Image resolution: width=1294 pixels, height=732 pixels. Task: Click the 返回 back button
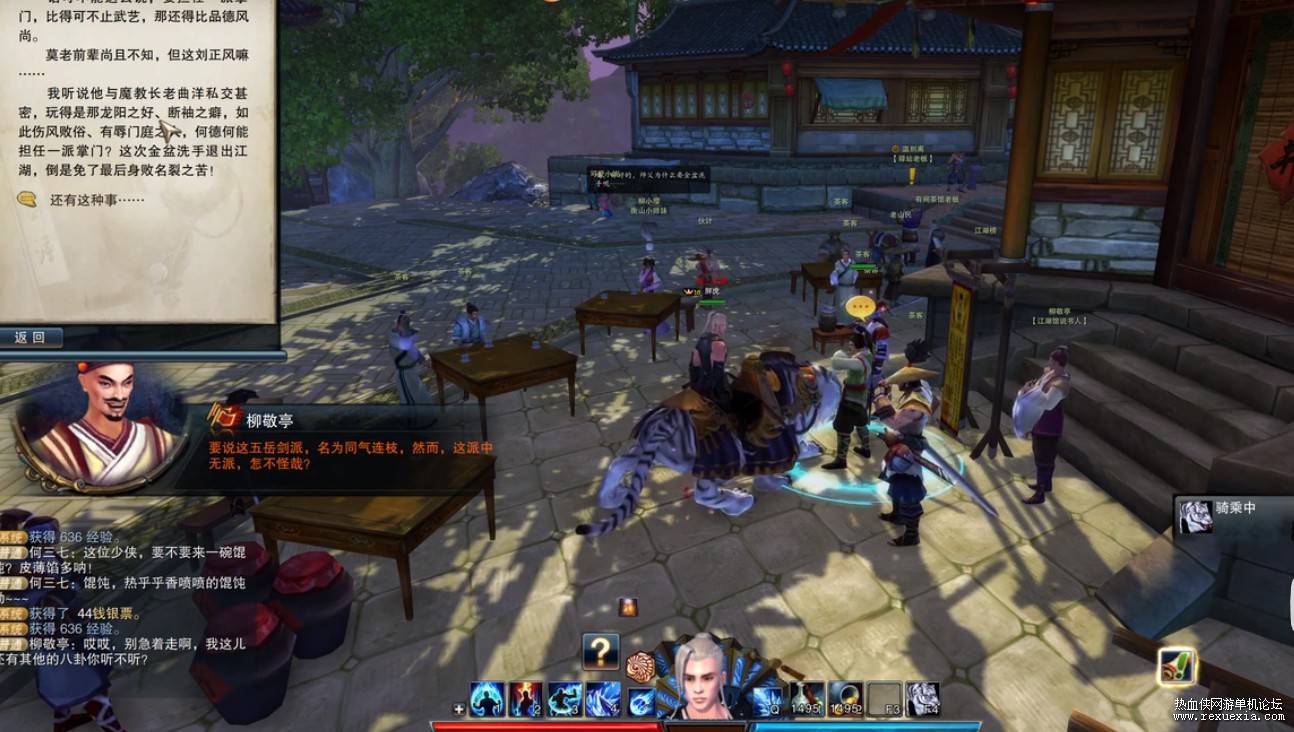click(31, 337)
